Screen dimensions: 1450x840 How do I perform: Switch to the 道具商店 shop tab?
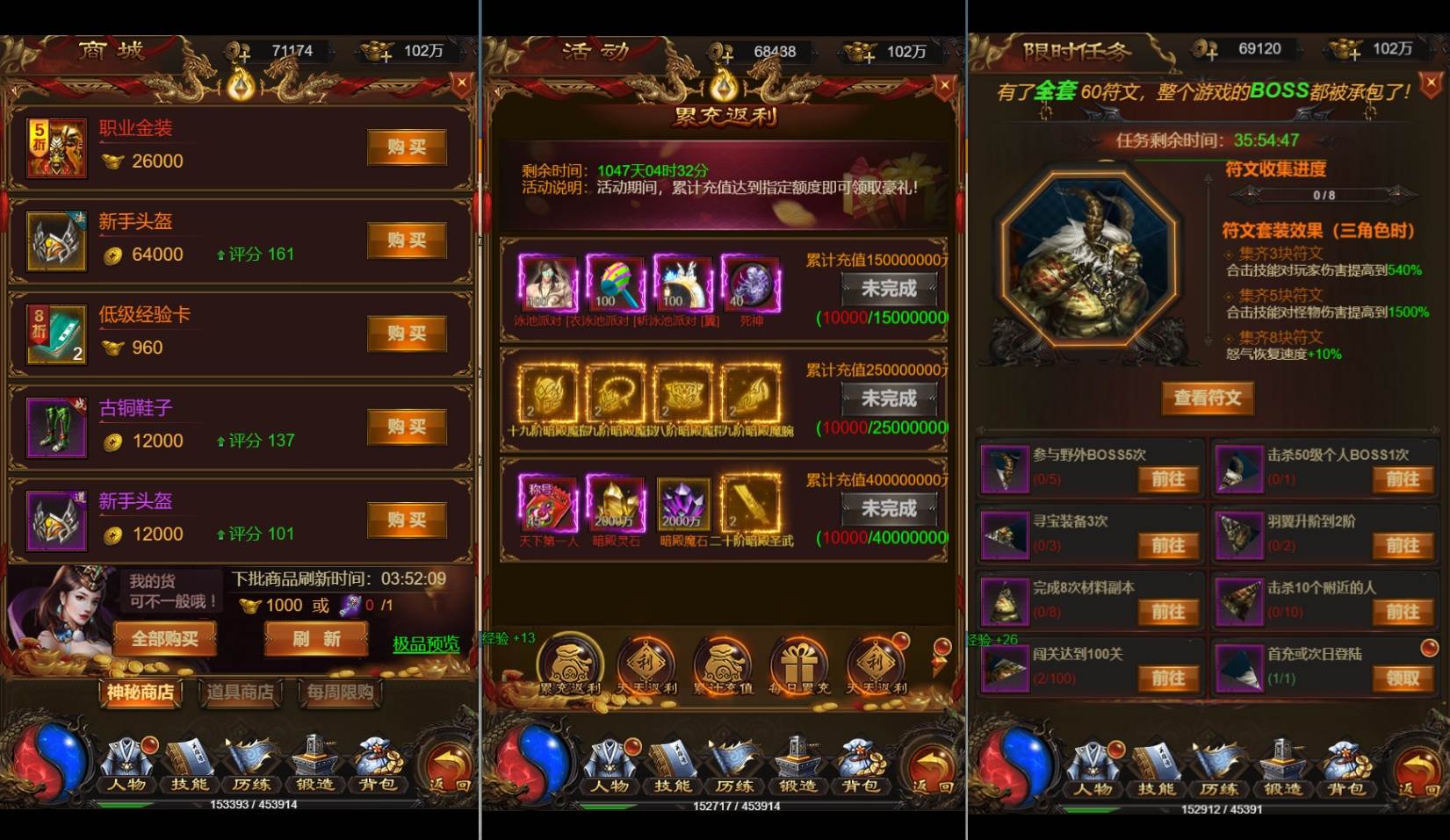point(239,693)
